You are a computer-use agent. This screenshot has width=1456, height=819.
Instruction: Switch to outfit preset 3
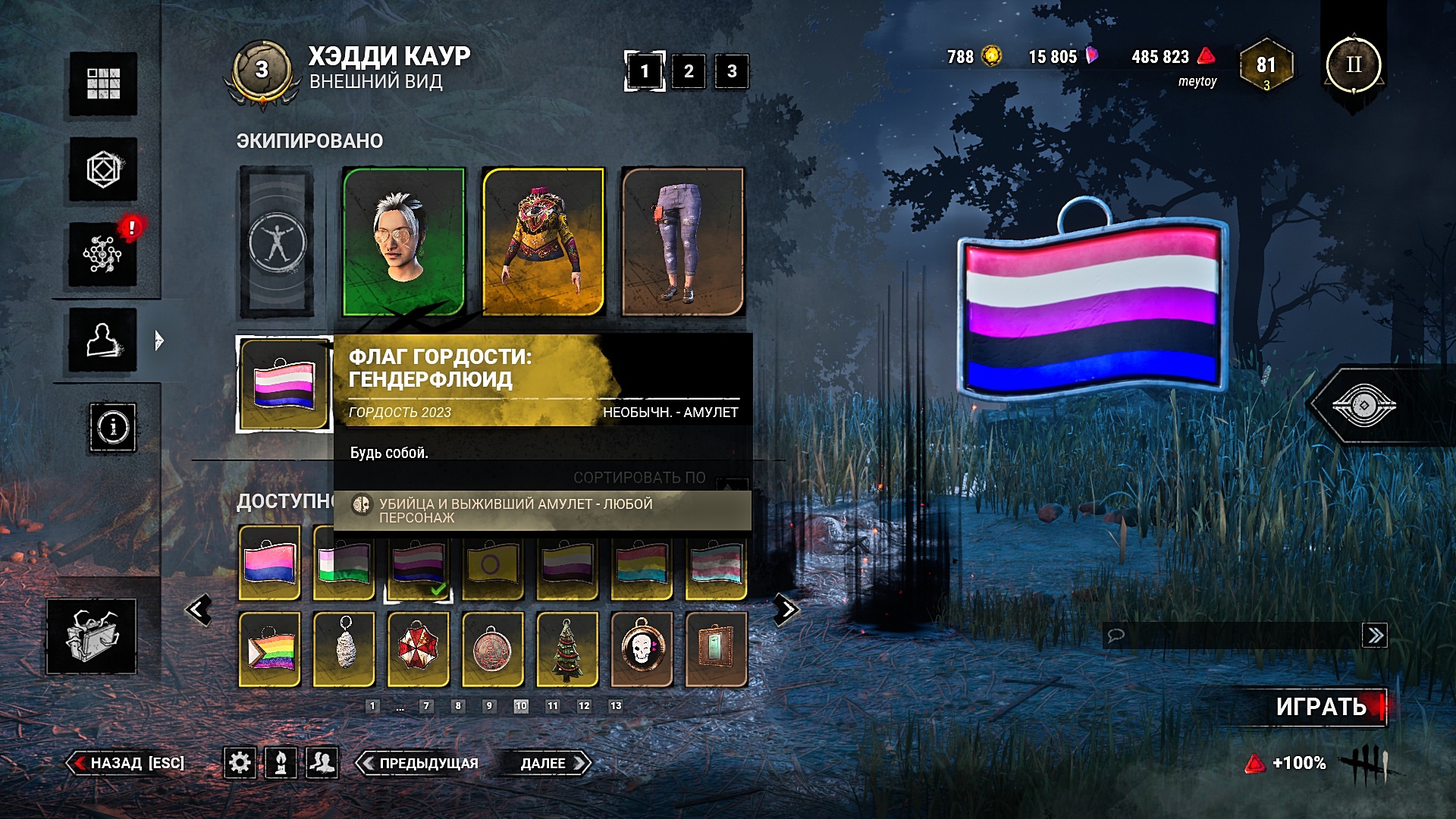(732, 71)
